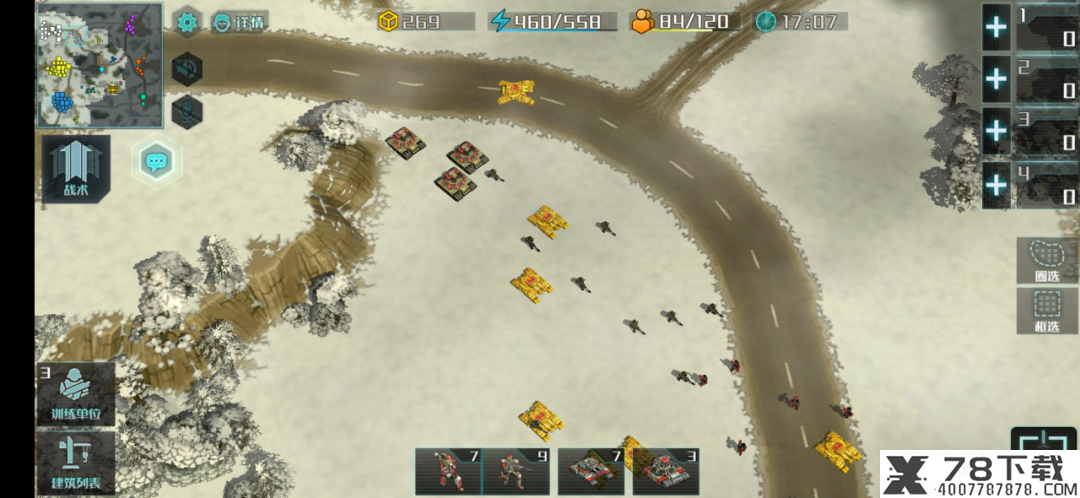Select the red armored infantry group of 7
This screenshot has height=498, width=1080.
[x=449, y=472]
